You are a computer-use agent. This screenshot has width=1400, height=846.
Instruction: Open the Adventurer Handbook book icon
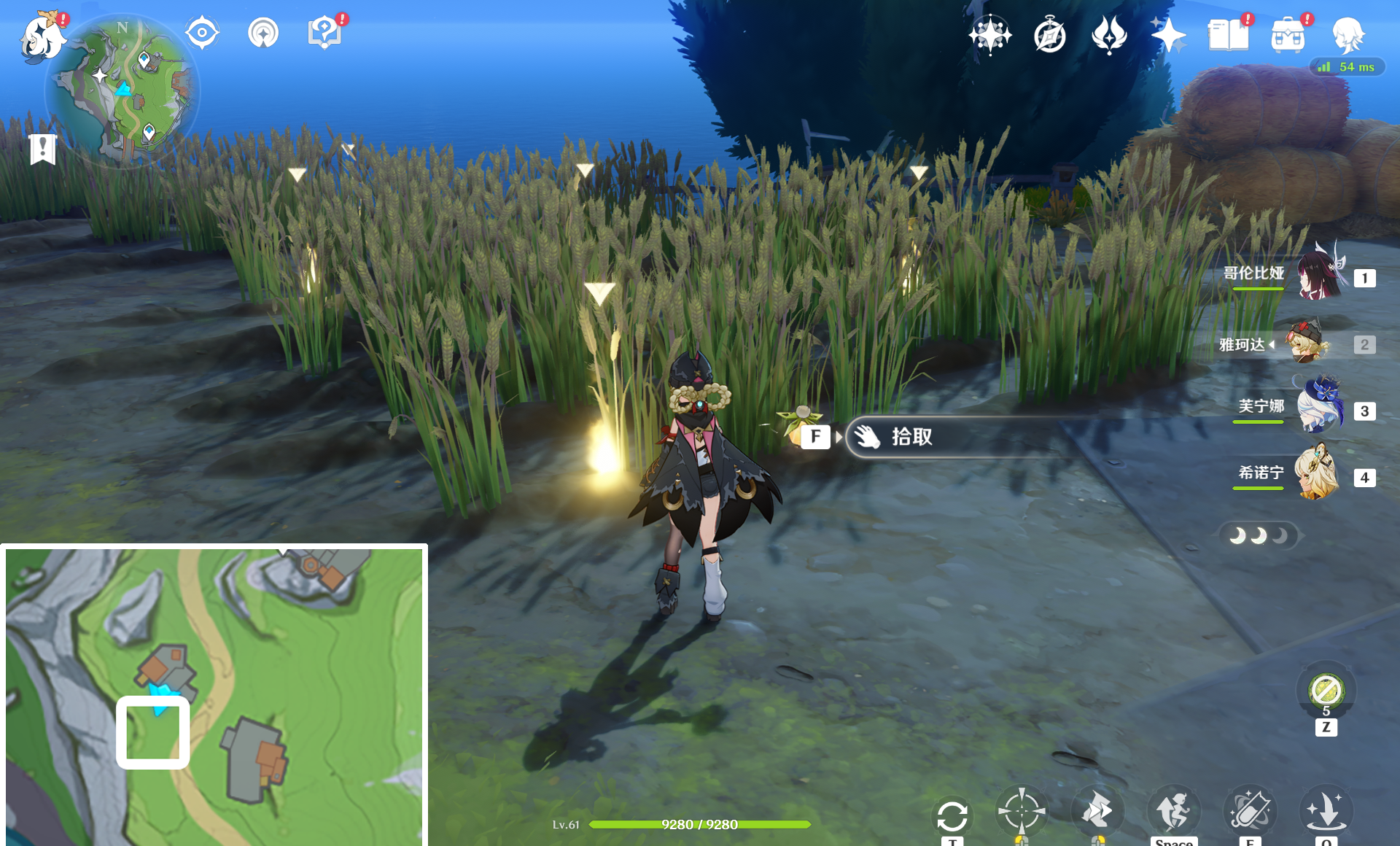pyautogui.click(x=1228, y=35)
